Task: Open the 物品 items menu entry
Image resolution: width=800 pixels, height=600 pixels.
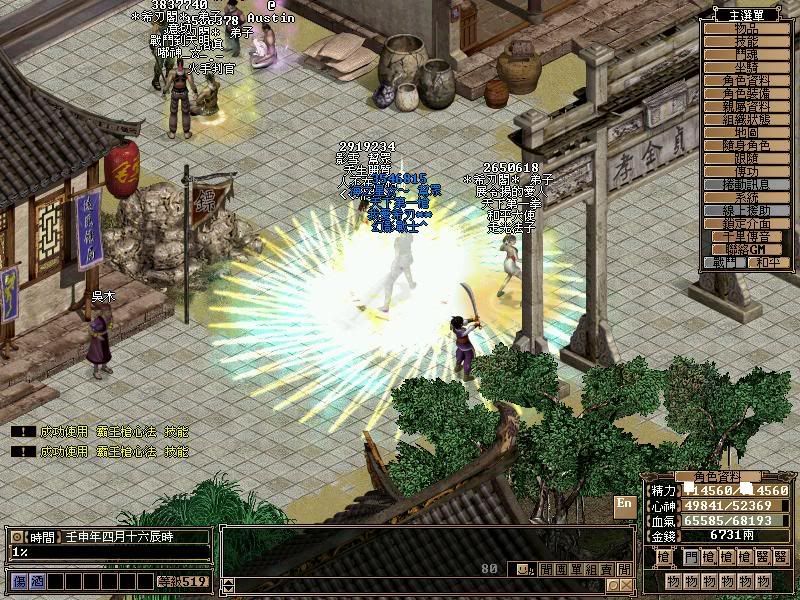Action: pos(748,29)
